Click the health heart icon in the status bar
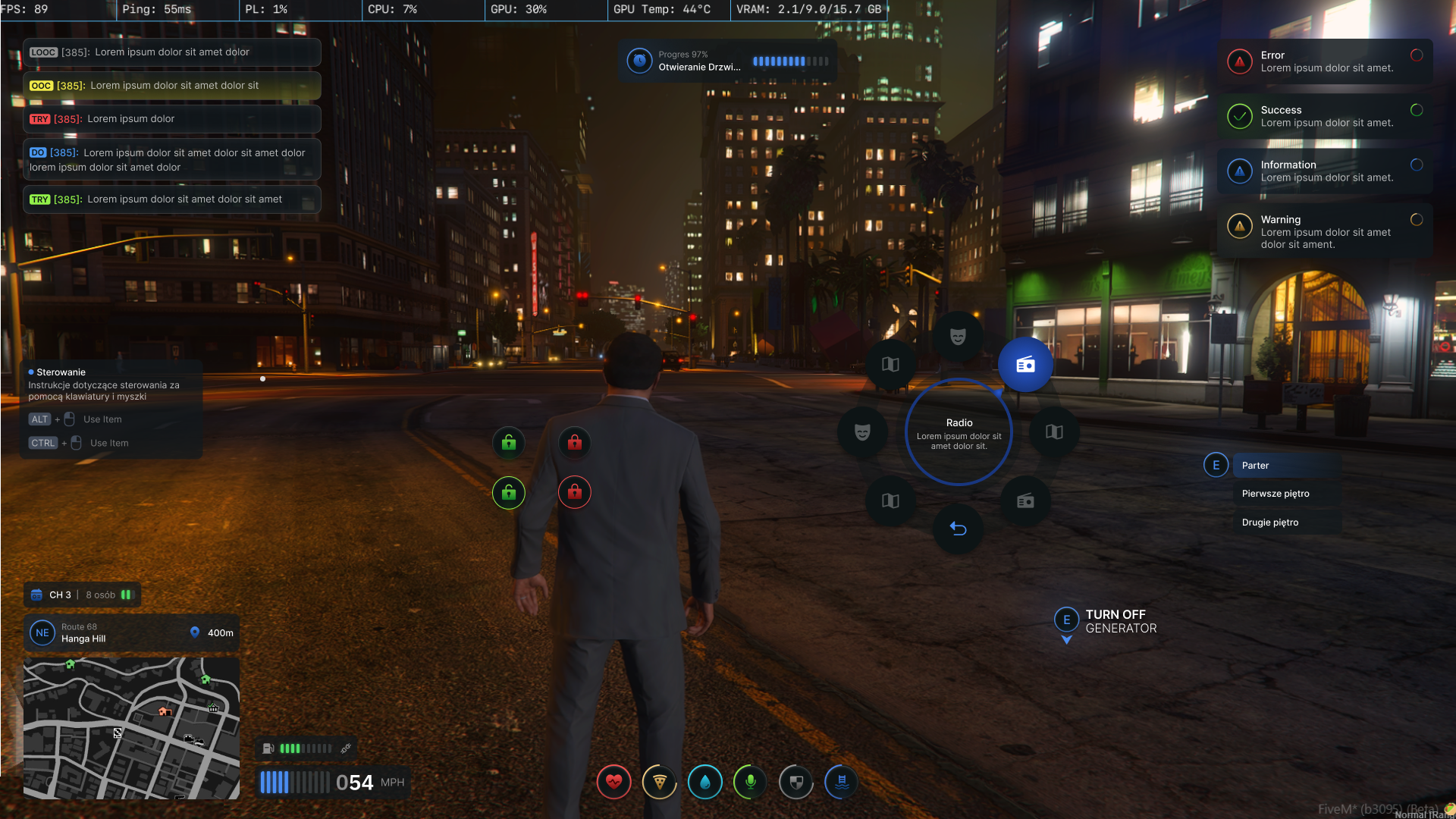Screen dimensions: 1456x819 tap(613, 782)
